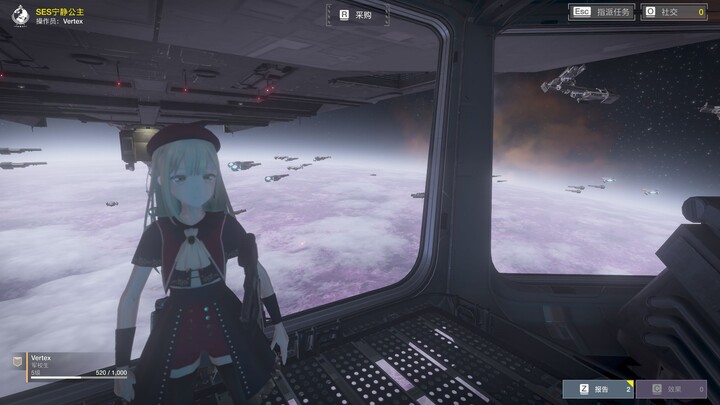720x405 pixels.
Task: Open the 社交 social panel
Action: (x=679, y=11)
